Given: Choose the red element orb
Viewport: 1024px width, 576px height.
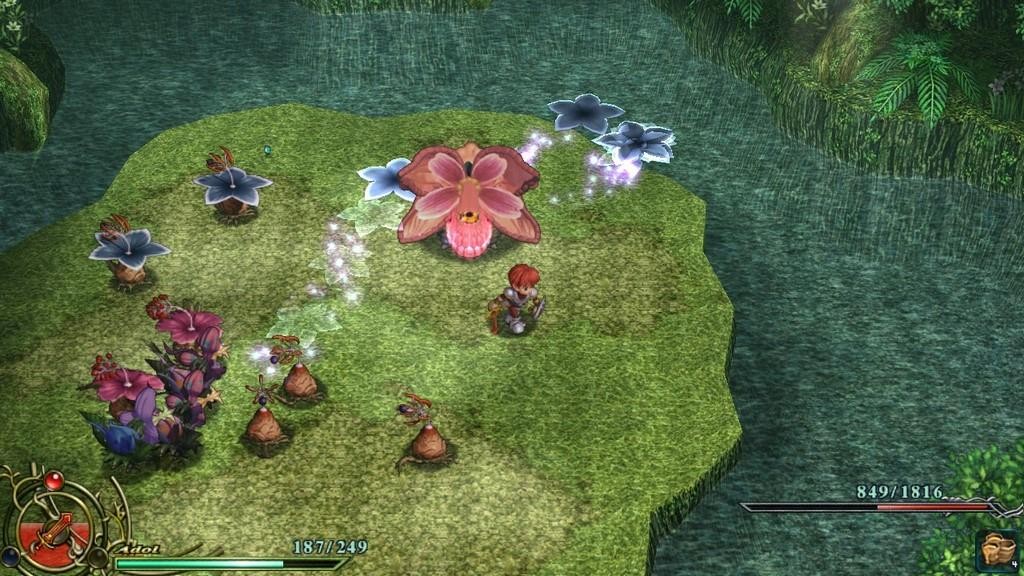Looking at the screenshot, I should 55,479.
